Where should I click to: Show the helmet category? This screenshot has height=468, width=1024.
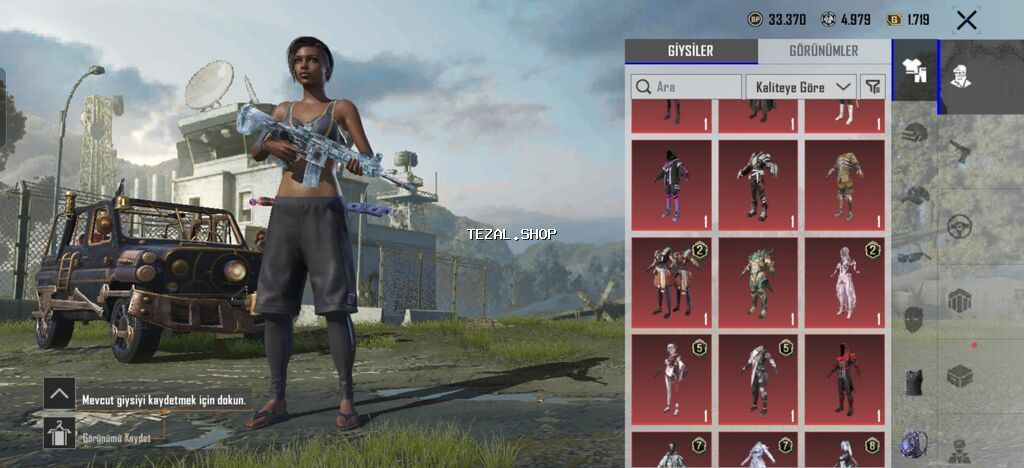pos(914,132)
